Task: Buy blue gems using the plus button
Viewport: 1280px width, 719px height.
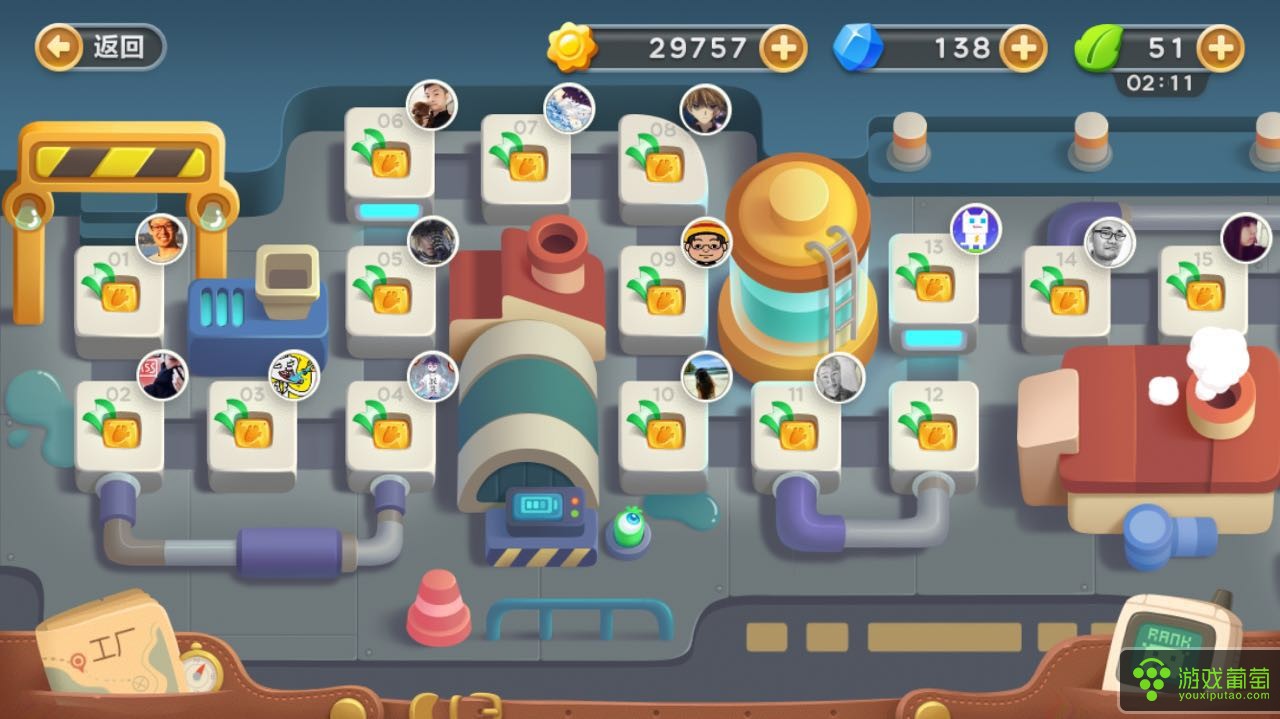Action: [x=1023, y=47]
